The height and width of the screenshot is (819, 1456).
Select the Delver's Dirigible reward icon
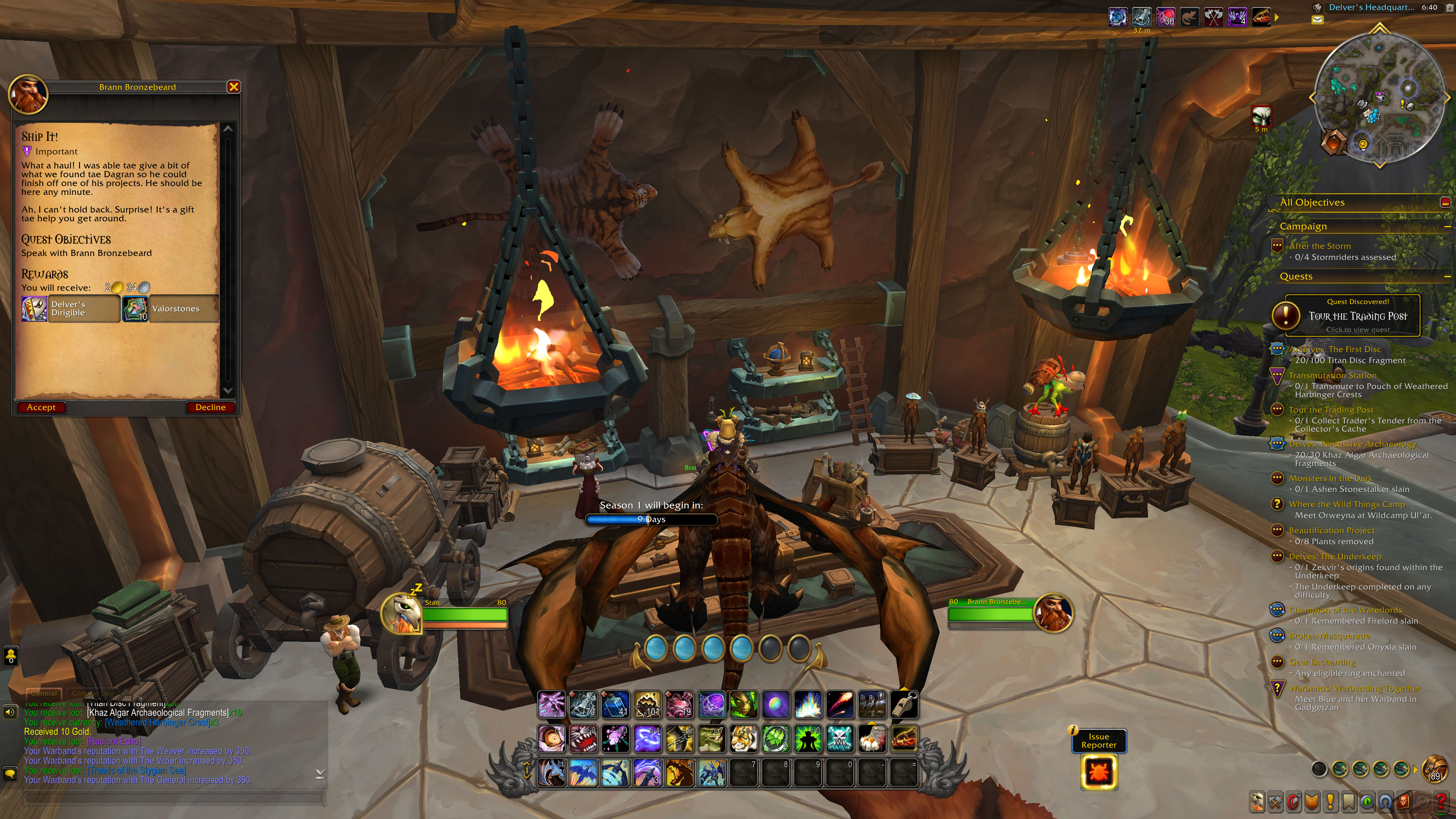point(34,309)
